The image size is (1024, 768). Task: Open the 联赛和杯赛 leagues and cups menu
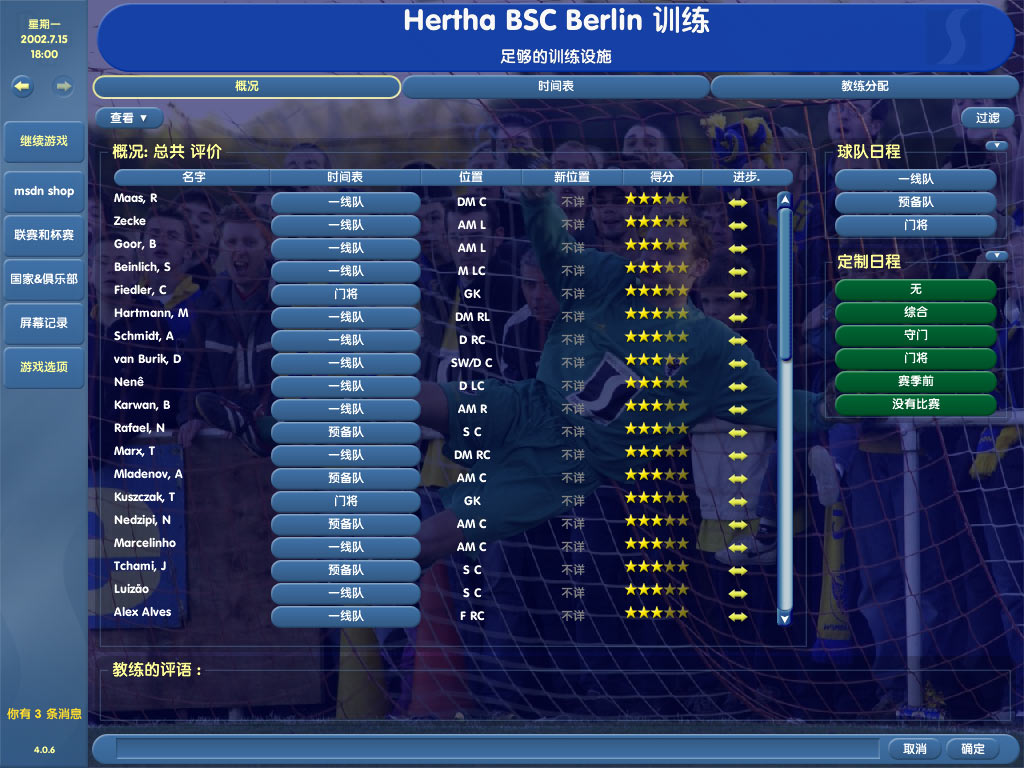click(x=44, y=235)
